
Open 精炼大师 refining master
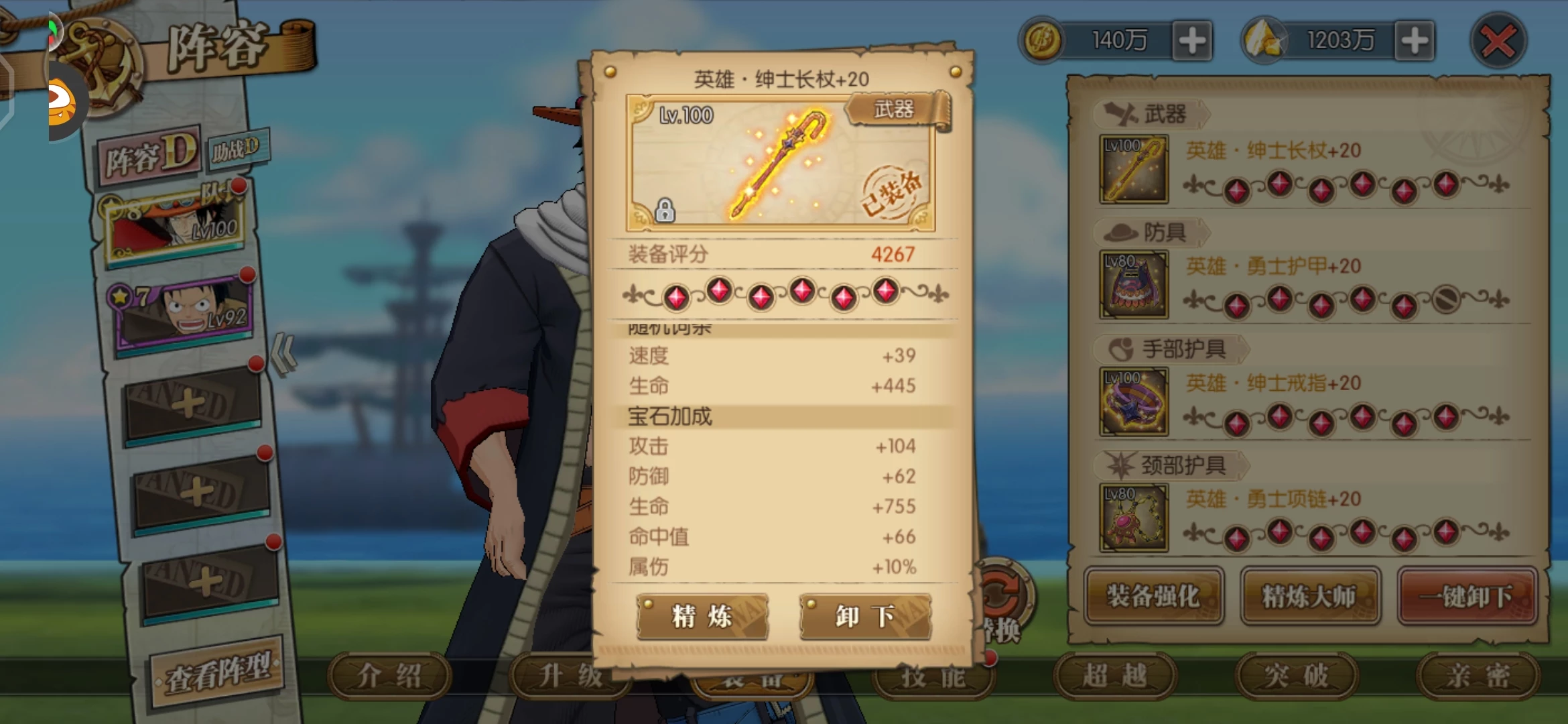point(1309,596)
